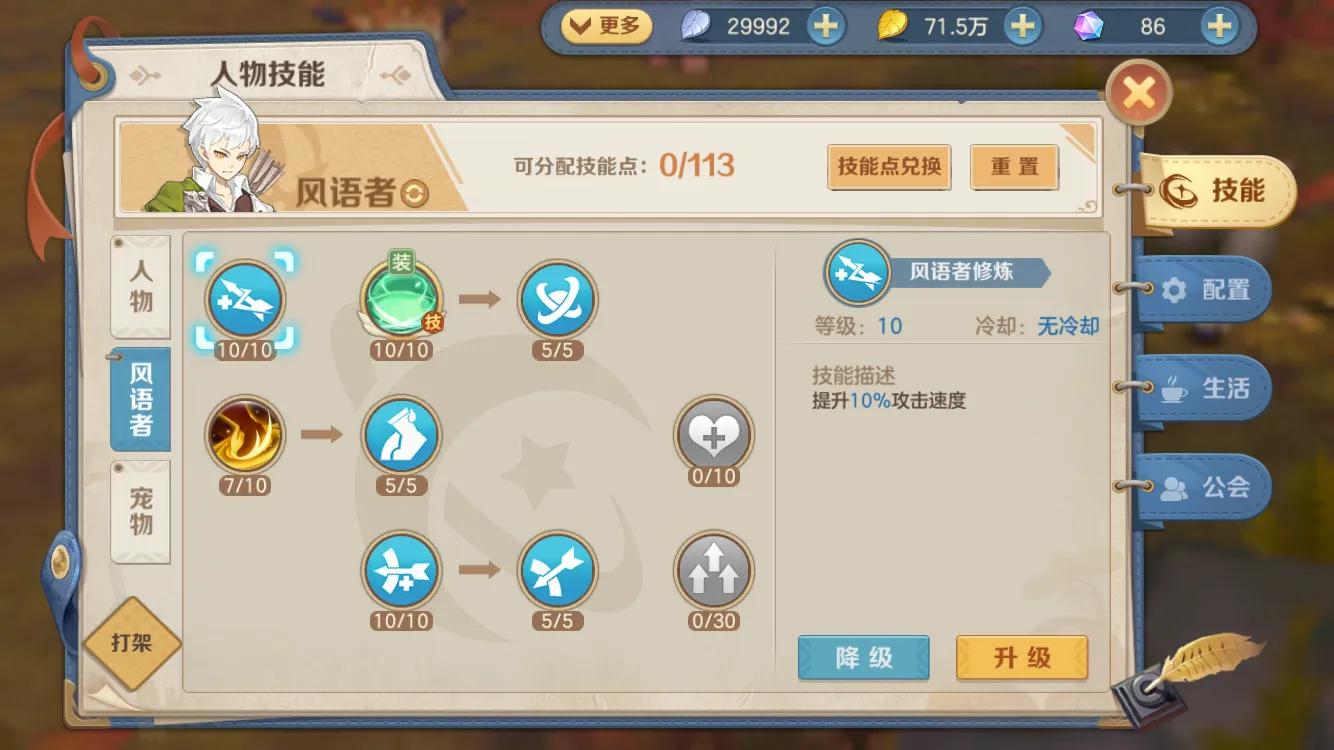Viewport: 1334px width, 750px height.
Task: Select the green potion equipment skill
Action: pyautogui.click(x=400, y=302)
